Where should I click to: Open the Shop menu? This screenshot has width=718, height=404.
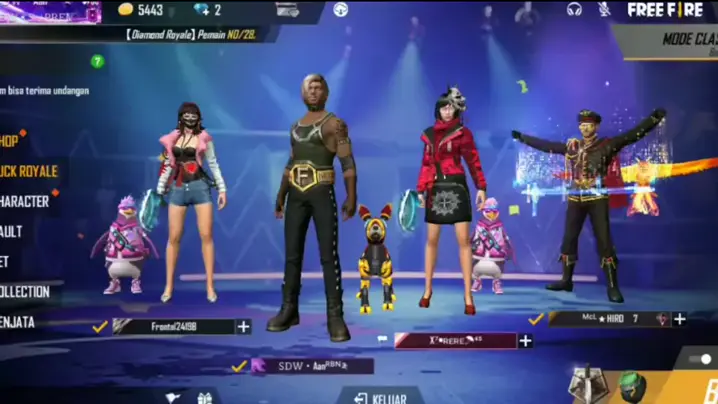coord(10,141)
